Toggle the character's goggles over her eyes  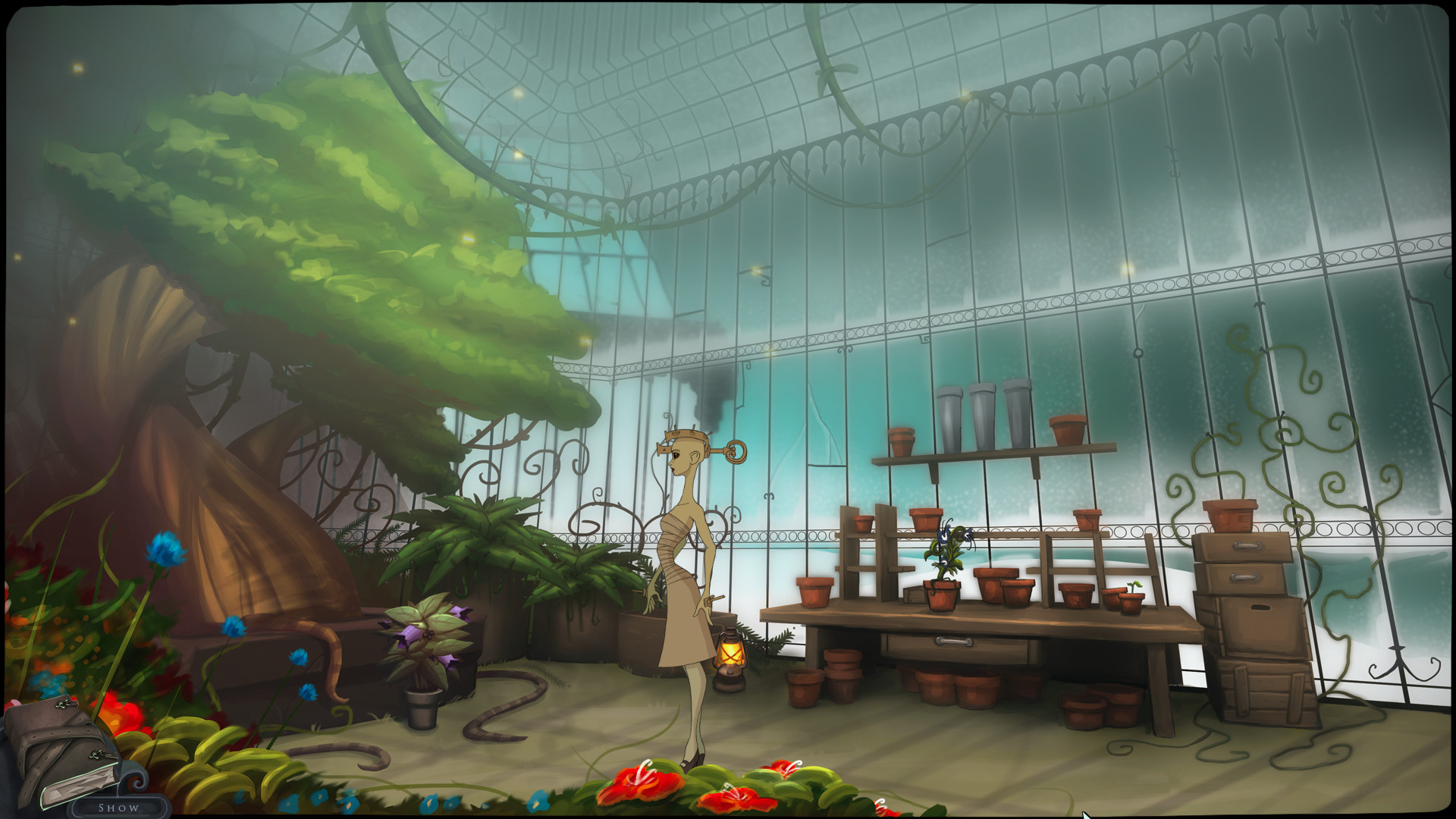tap(664, 450)
